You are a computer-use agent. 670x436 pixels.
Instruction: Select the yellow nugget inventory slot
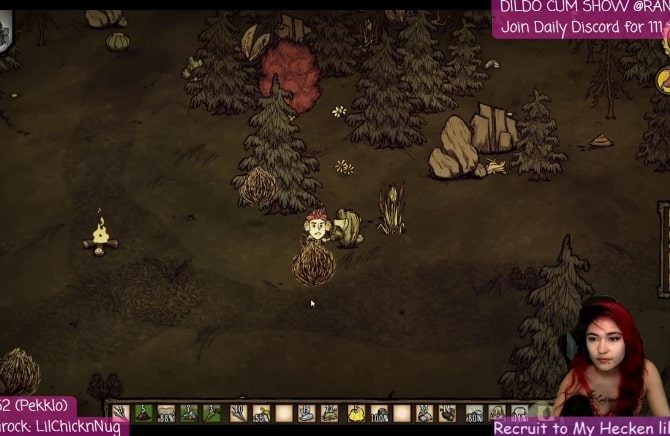coord(356,412)
